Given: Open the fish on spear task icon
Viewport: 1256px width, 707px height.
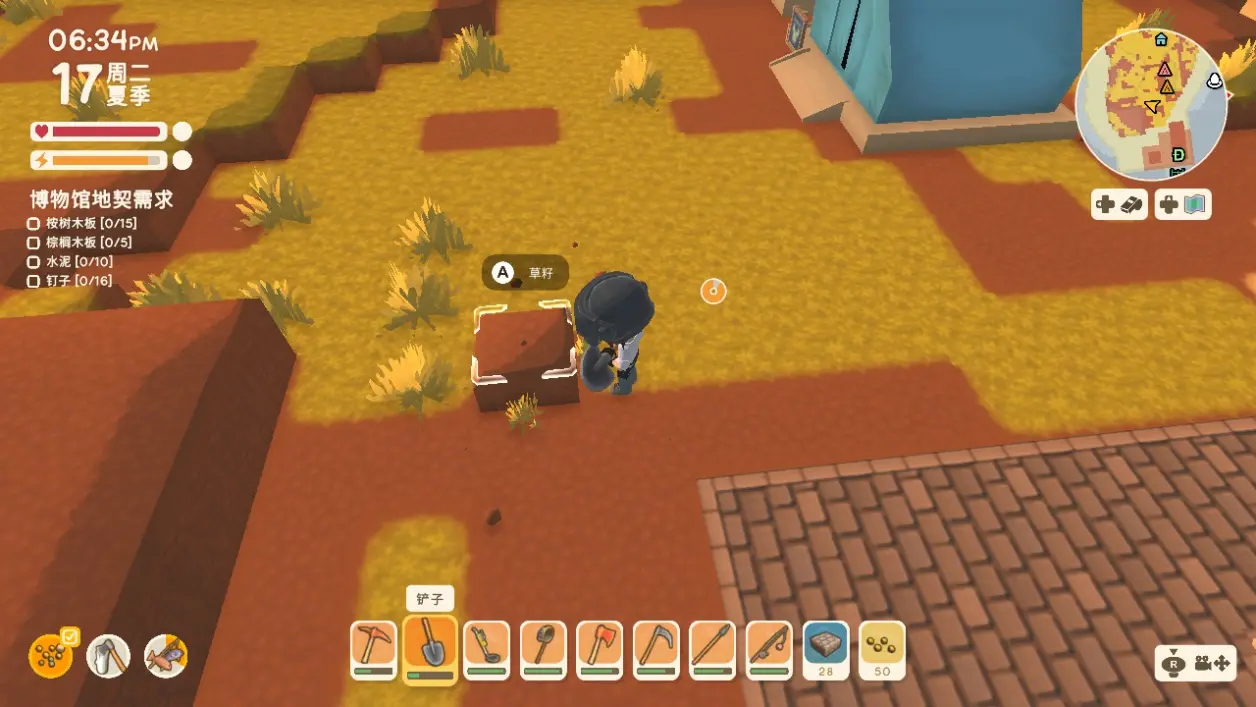Looking at the screenshot, I should 166,656.
